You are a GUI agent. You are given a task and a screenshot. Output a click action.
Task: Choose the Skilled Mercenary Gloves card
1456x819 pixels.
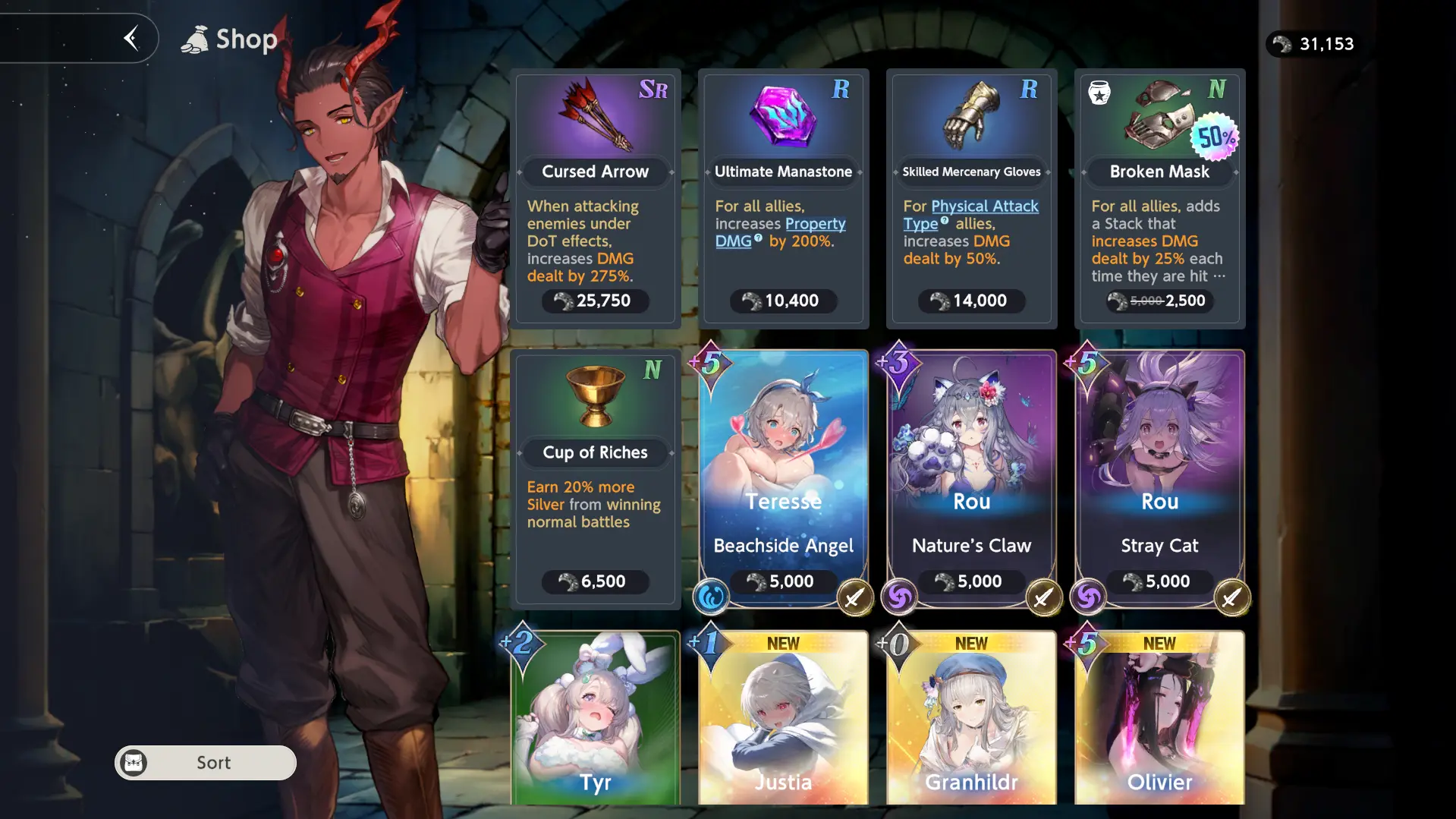tap(971, 199)
